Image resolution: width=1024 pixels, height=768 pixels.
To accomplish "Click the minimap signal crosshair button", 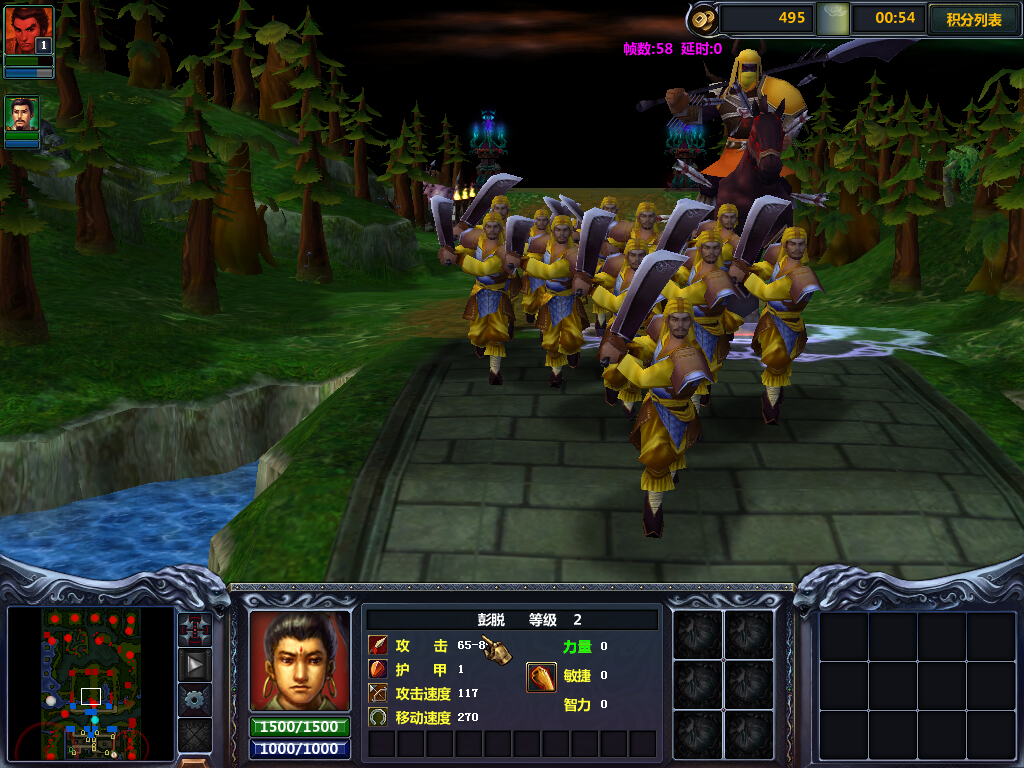I will tap(194, 630).
